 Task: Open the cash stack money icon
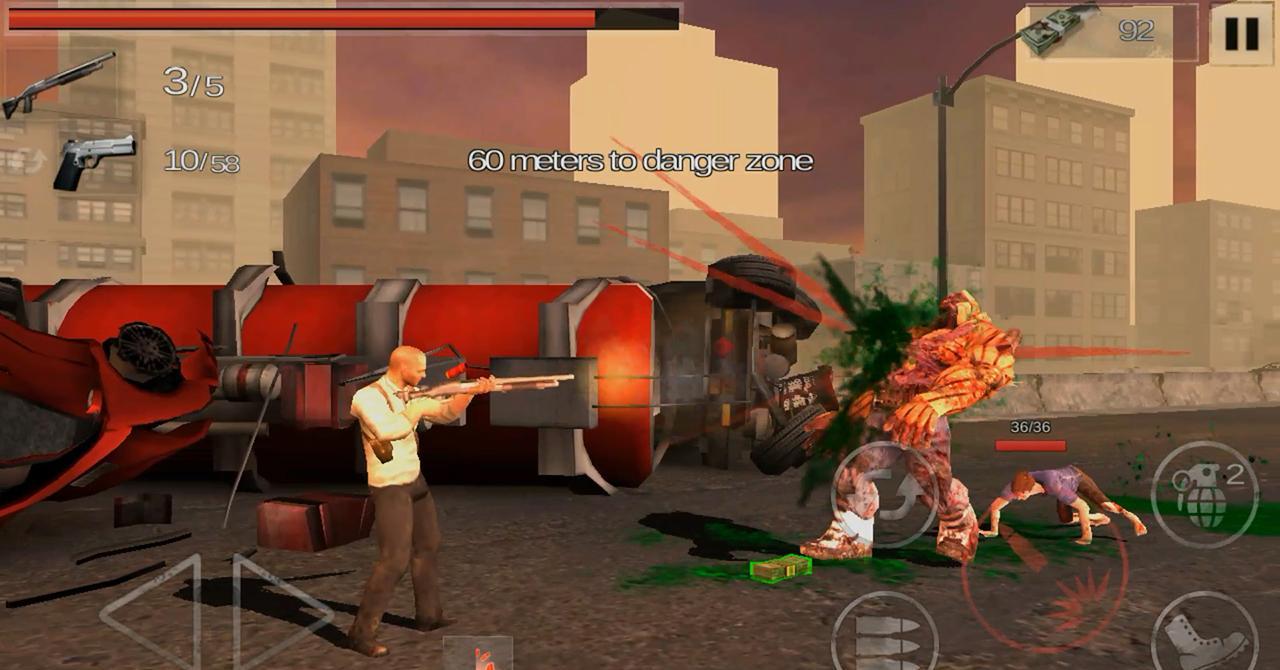click(1058, 30)
